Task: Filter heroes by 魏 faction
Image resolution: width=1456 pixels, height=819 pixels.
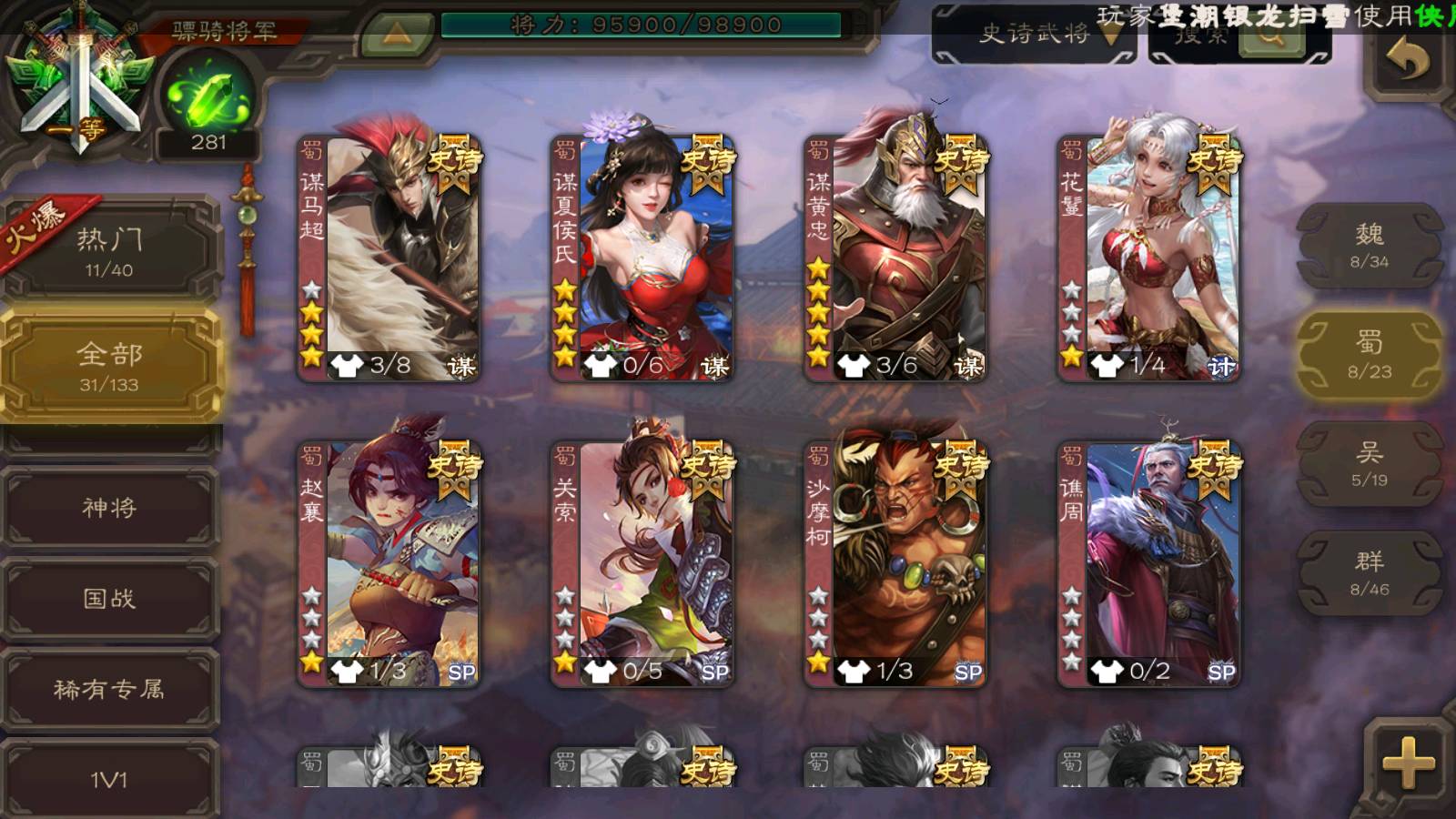Action: [1369, 246]
